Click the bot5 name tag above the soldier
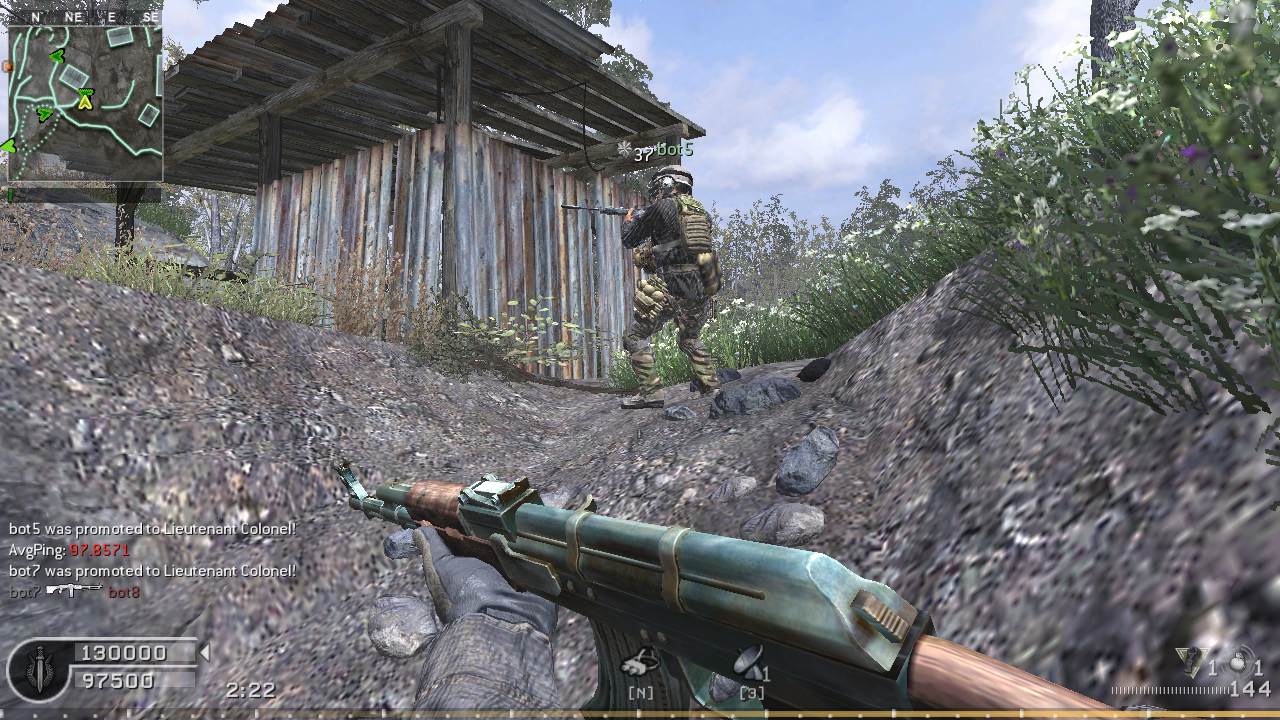Image resolution: width=1280 pixels, height=720 pixels. (674, 150)
